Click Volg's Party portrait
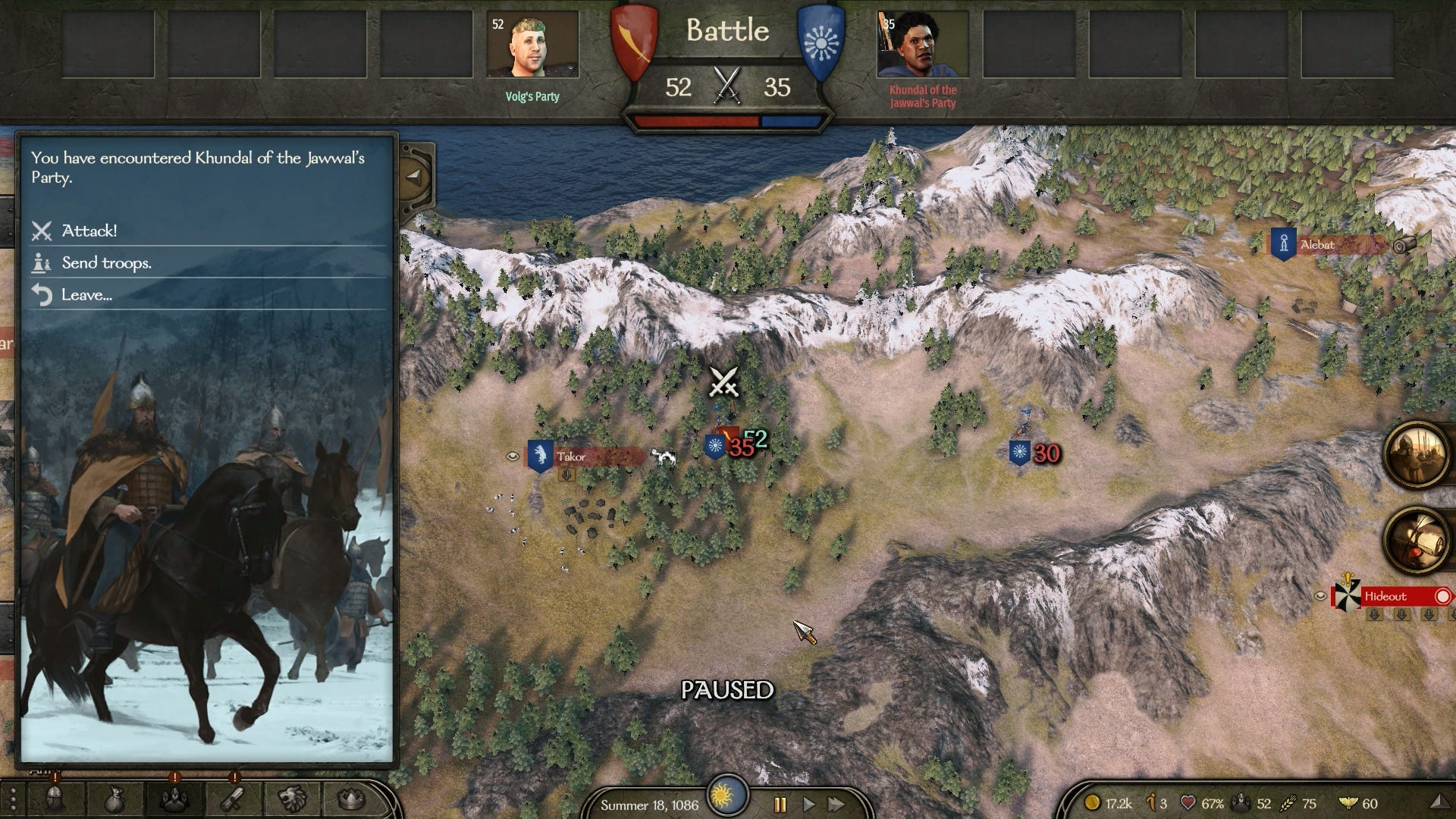The image size is (1456, 819). click(x=532, y=44)
